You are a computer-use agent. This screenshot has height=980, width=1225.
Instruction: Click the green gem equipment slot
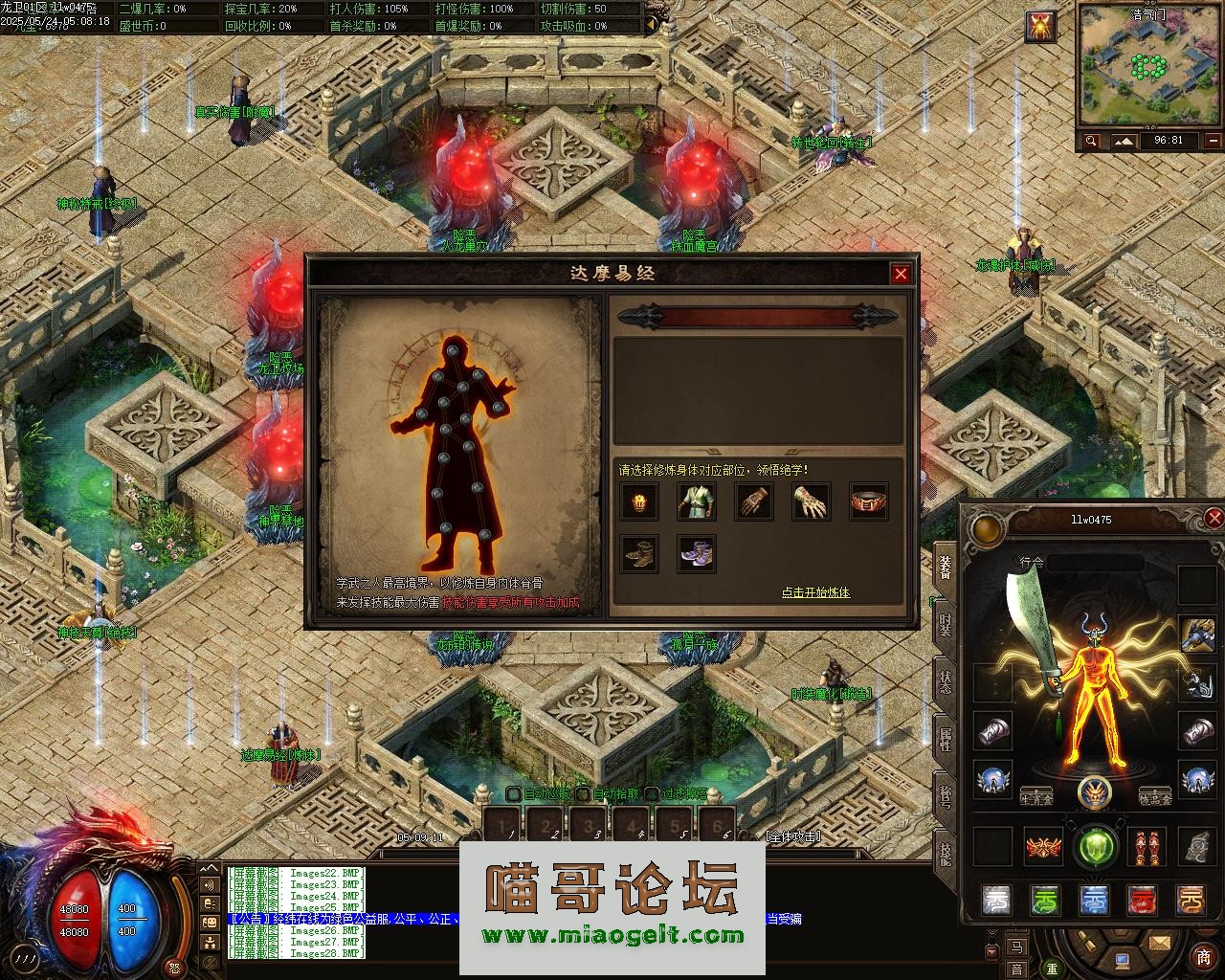[1095, 847]
